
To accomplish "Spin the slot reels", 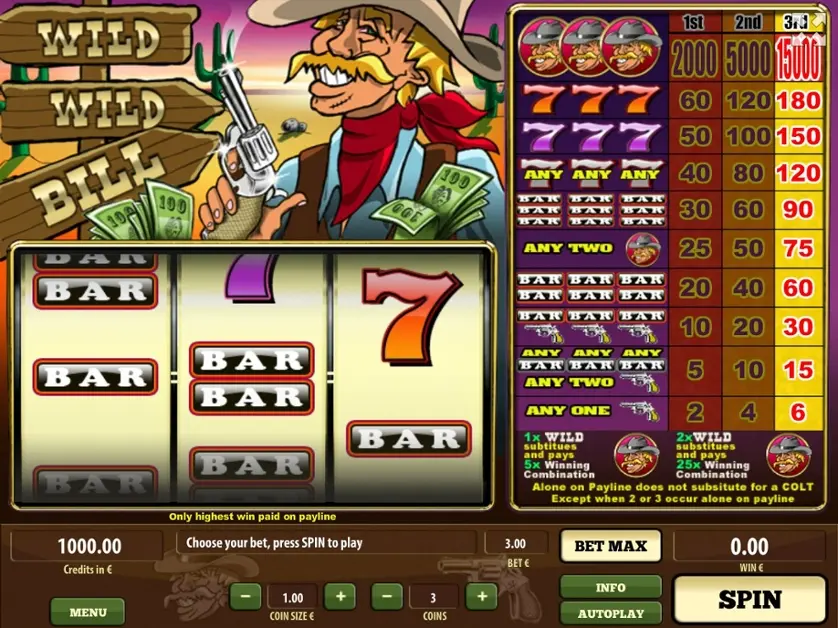I will point(749,599).
